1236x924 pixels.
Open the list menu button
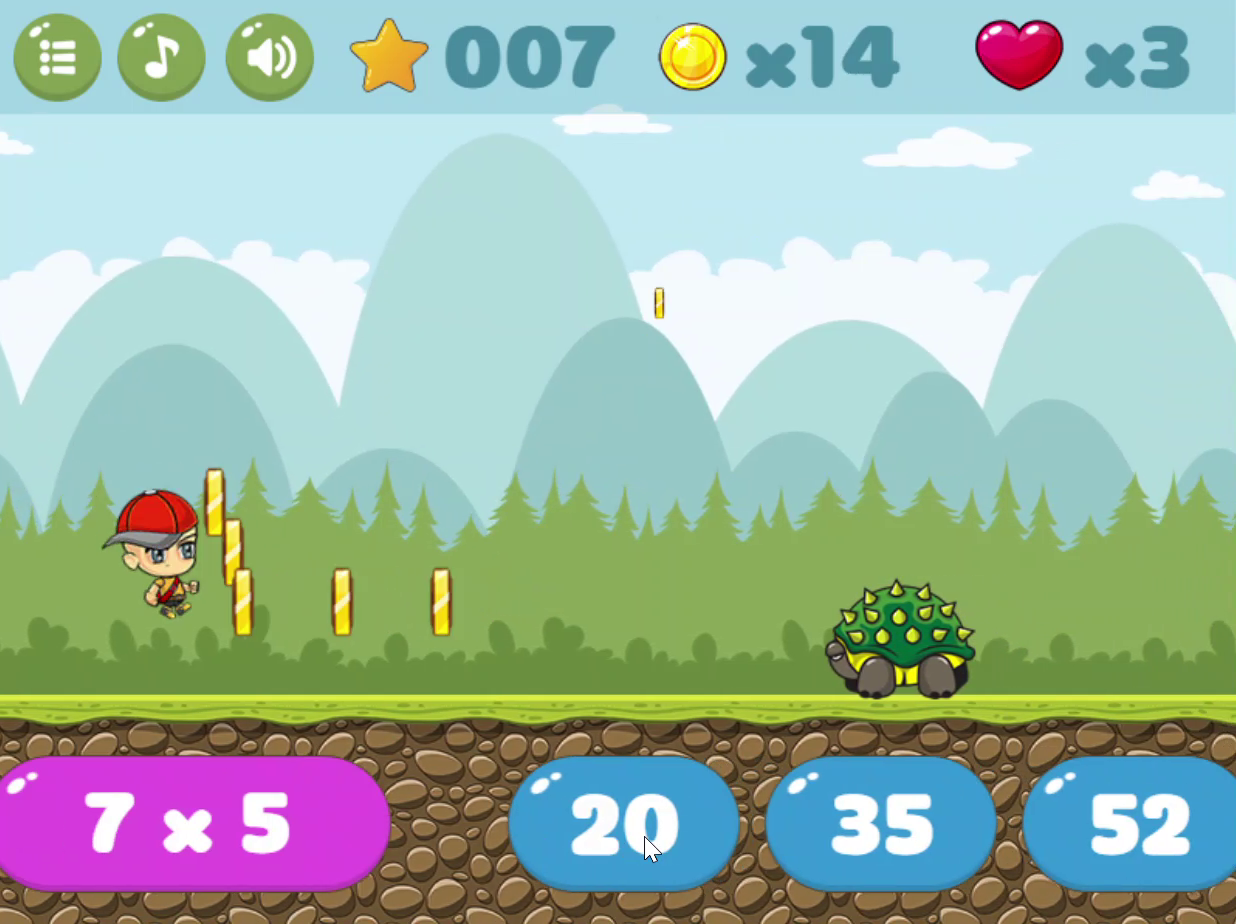click(57, 57)
